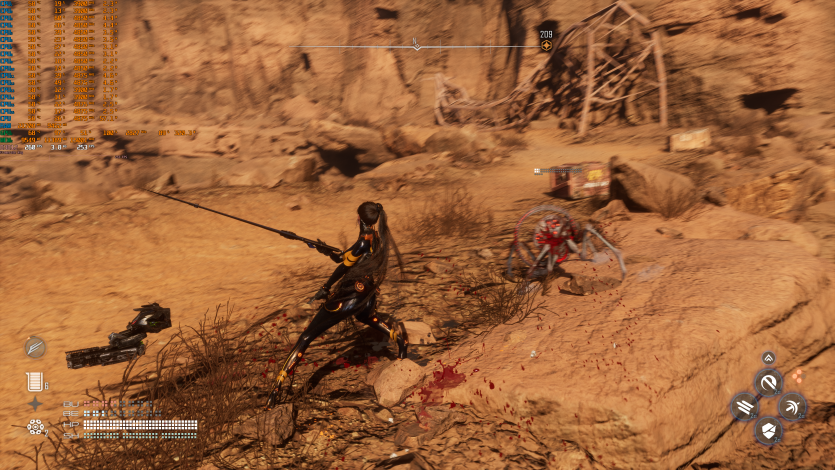Select the revolver cylinder ammo icon

coord(36,428)
